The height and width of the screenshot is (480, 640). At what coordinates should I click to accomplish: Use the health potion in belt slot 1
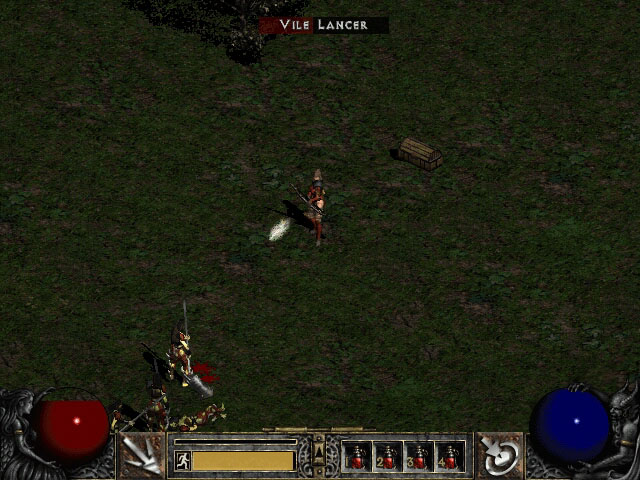(357, 457)
